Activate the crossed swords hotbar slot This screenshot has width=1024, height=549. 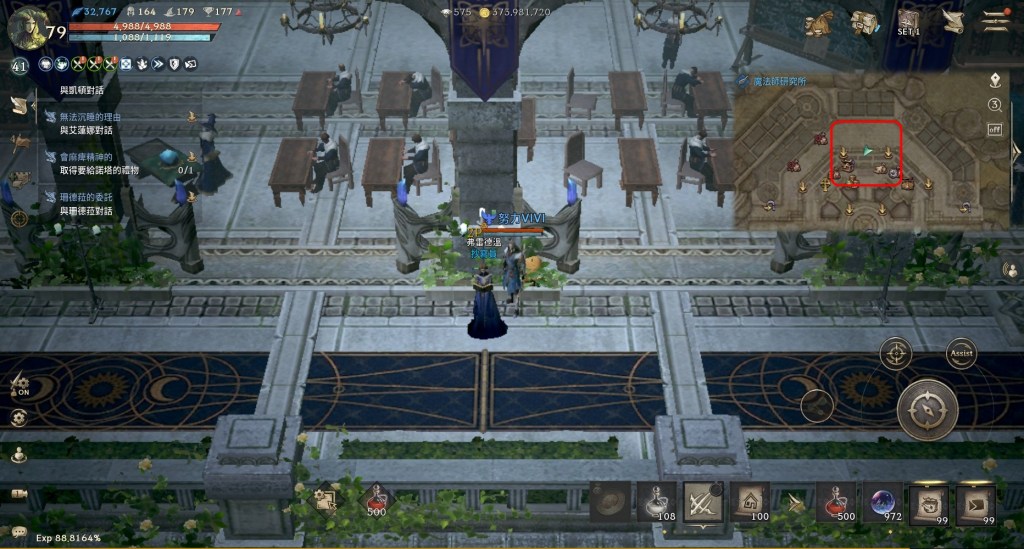pyautogui.click(x=703, y=500)
